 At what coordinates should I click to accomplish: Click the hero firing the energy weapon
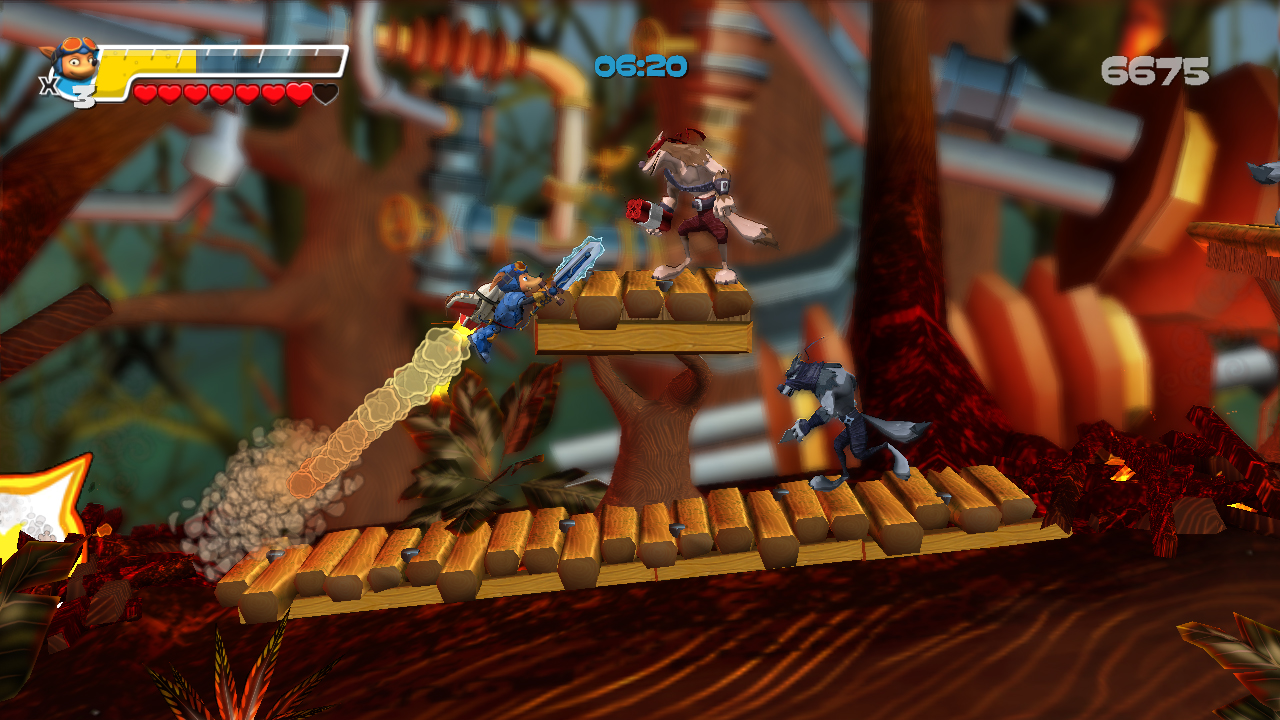[x=510, y=300]
